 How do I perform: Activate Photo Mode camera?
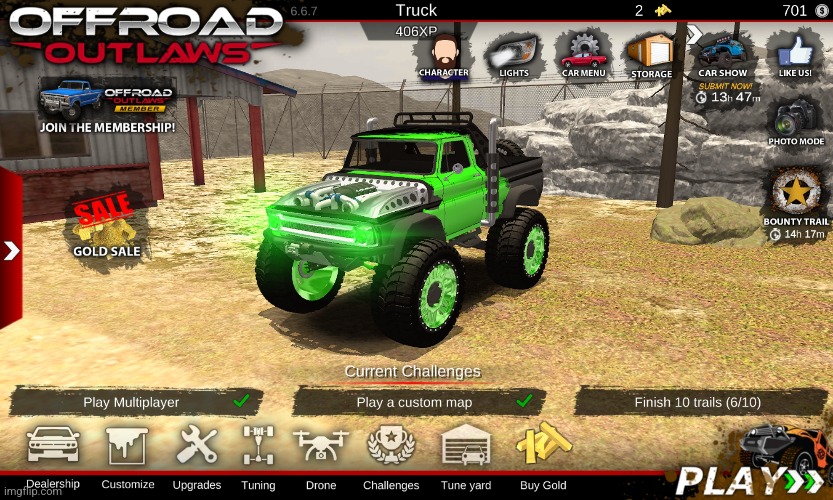pos(796,122)
